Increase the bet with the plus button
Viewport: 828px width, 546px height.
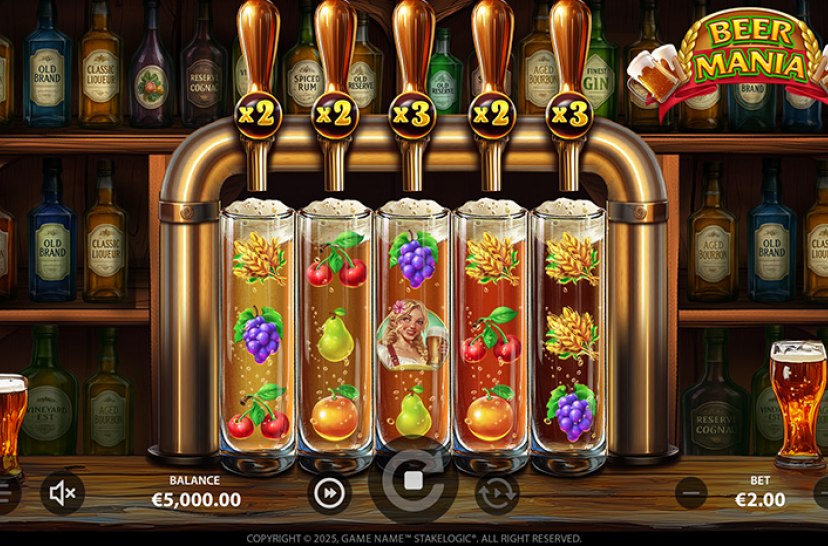(x=823, y=492)
